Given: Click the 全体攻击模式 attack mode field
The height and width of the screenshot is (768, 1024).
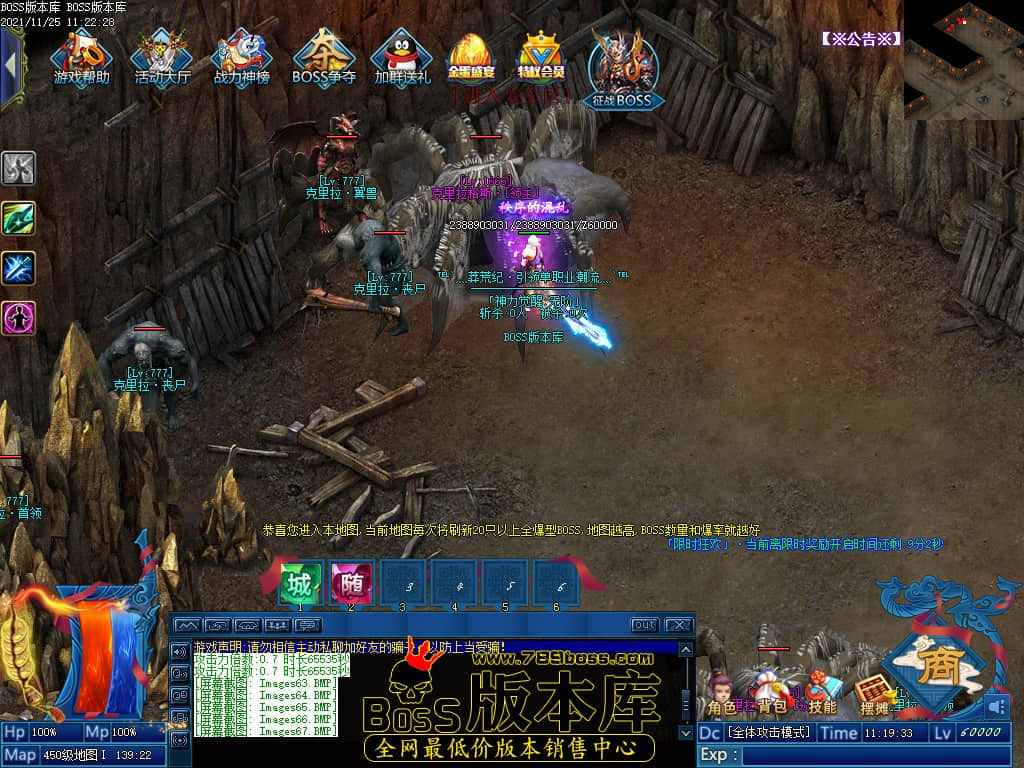Looking at the screenshot, I should pyautogui.click(x=768, y=732).
